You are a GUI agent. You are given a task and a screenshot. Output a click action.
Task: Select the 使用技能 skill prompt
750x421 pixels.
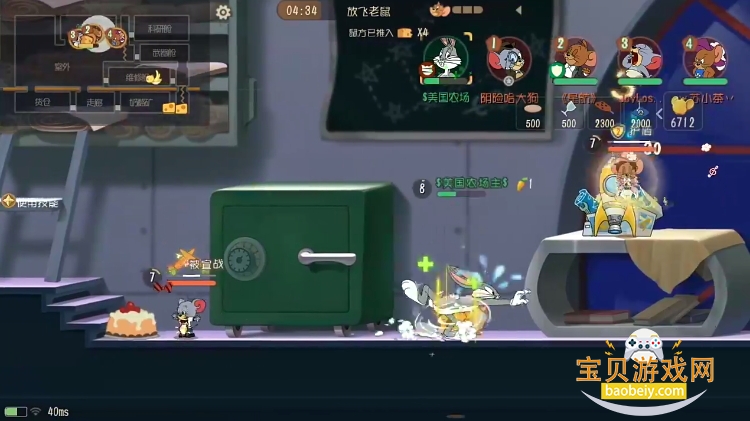click(32, 202)
